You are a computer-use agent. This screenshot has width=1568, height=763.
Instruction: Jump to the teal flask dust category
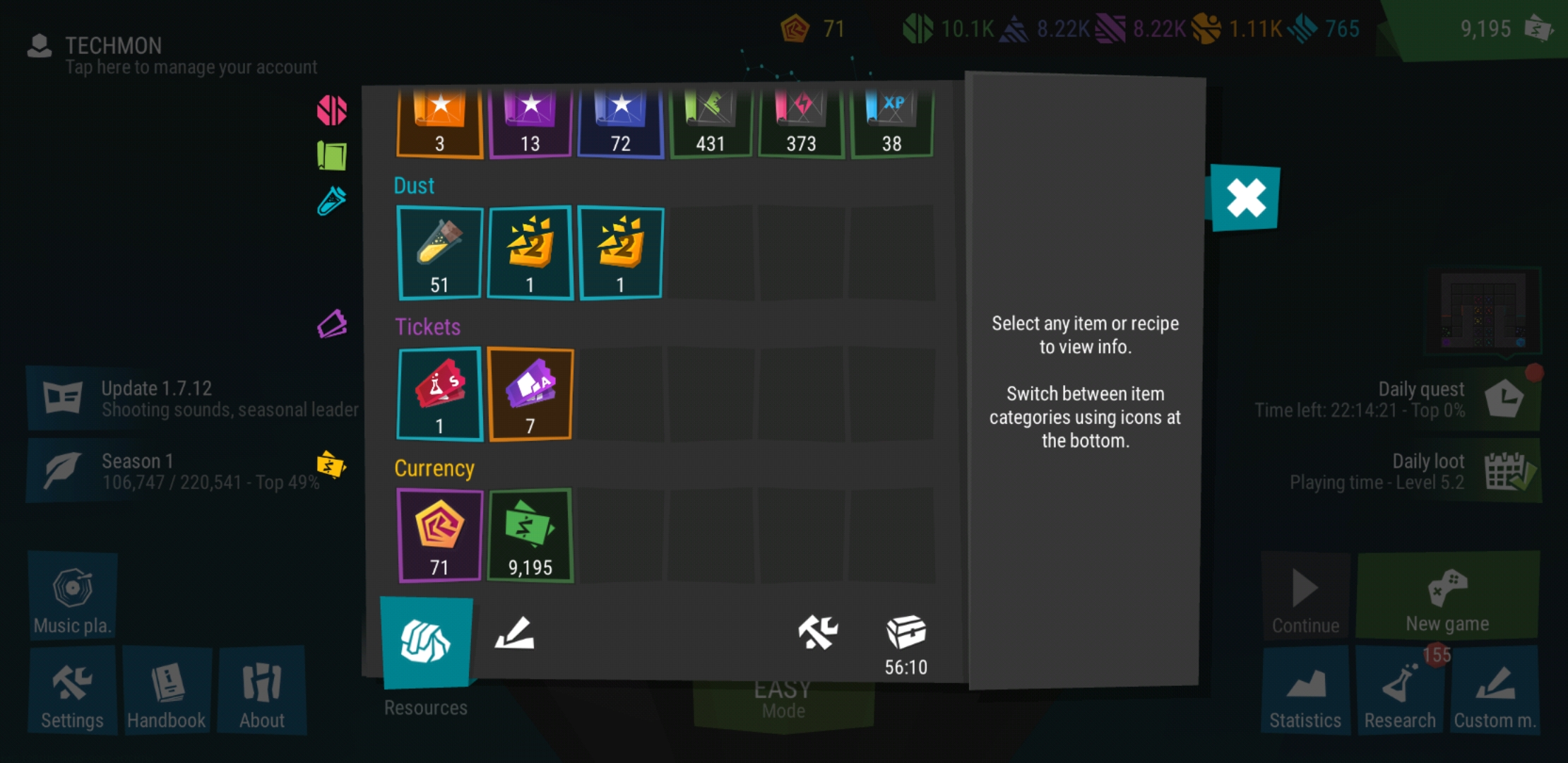pos(332,201)
